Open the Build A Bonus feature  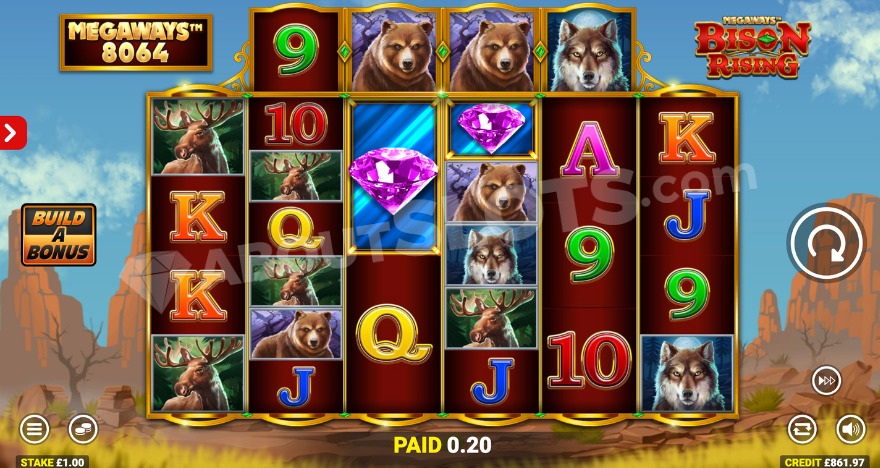pyautogui.click(x=59, y=235)
